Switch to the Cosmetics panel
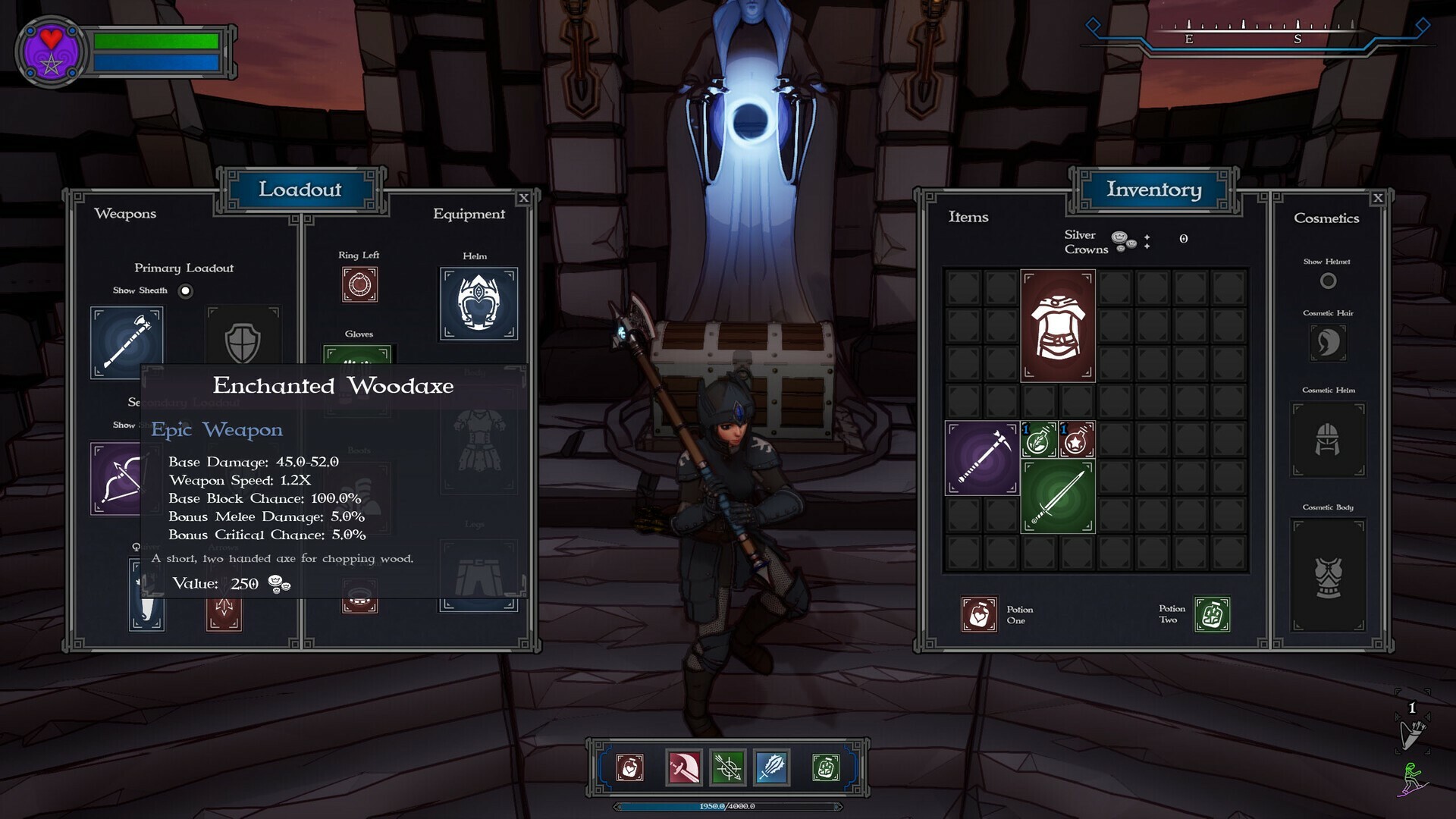Screen dimensions: 1456x819 tap(1326, 218)
